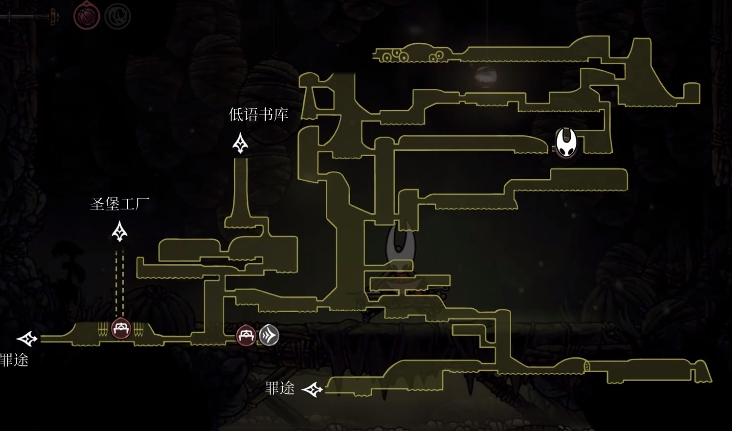Screen dimensions: 732x431
Task: Select the 圣堡工厂 exit marker
Action: coord(120,233)
